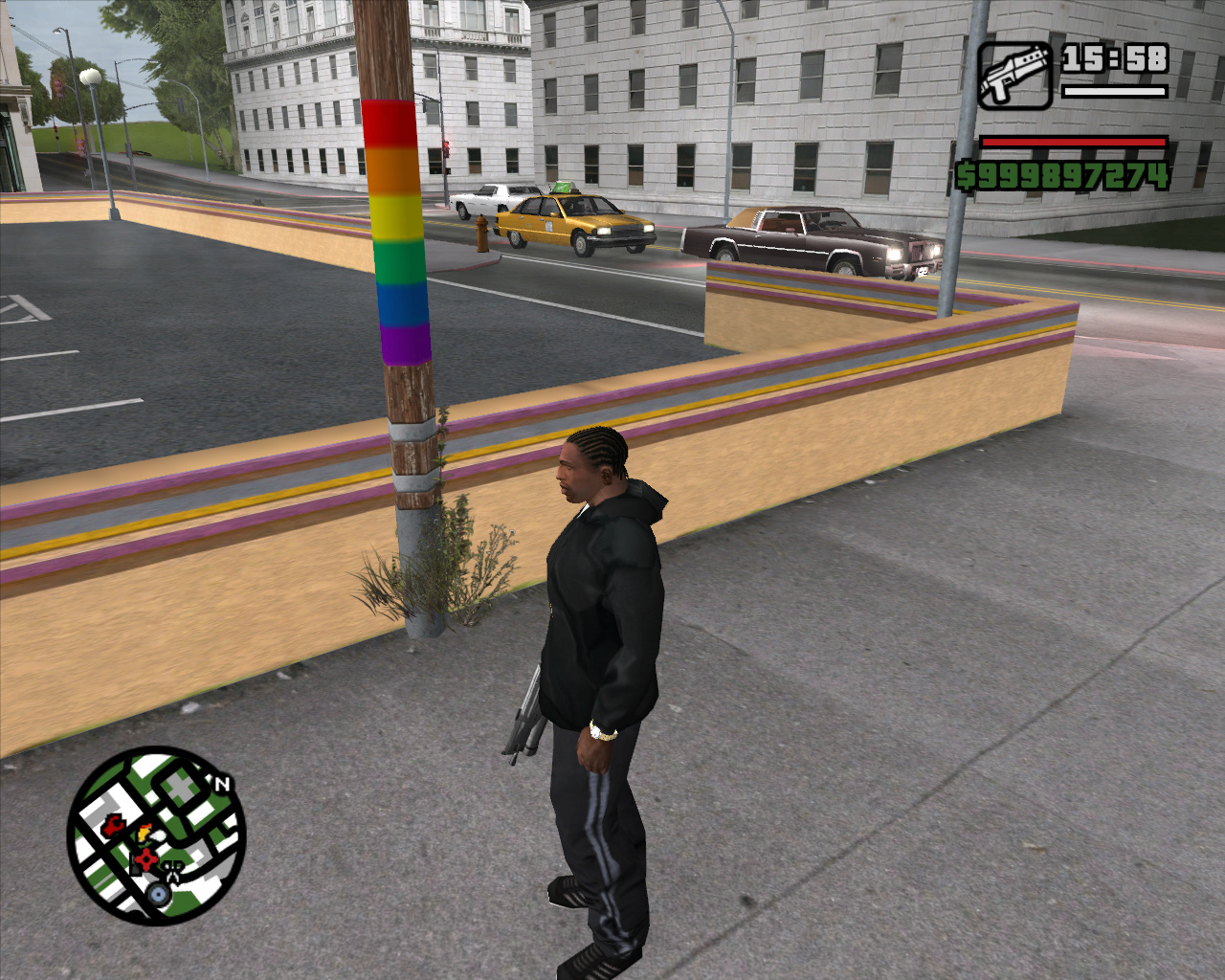Click the north N indicator on radar
This screenshot has height=980, width=1225.
click(x=222, y=784)
